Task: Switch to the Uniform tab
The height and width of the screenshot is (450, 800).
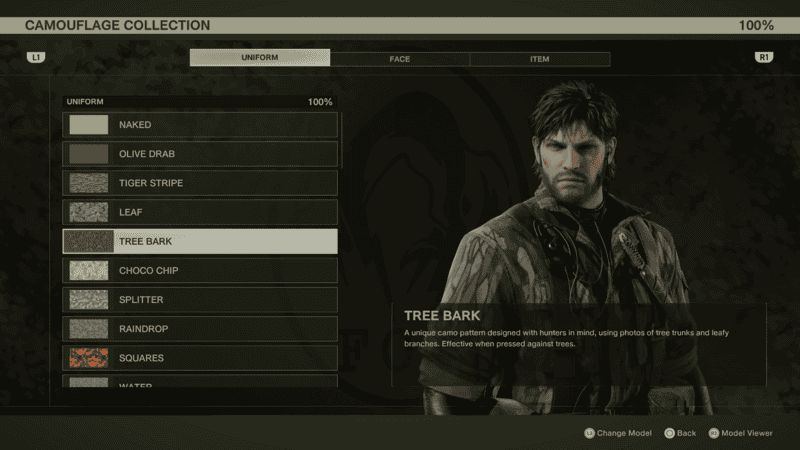Action: (260, 58)
